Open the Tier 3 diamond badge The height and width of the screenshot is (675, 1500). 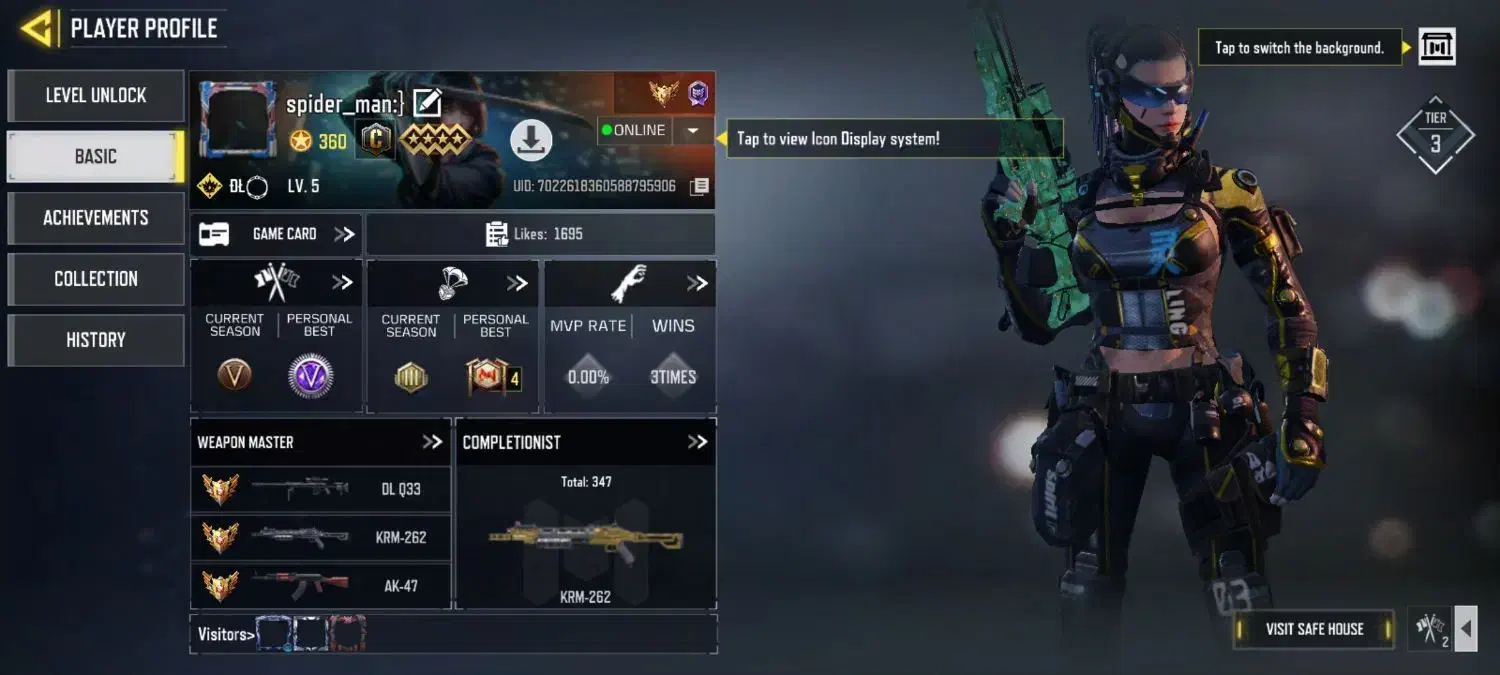pyautogui.click(x=1435, y=135)
